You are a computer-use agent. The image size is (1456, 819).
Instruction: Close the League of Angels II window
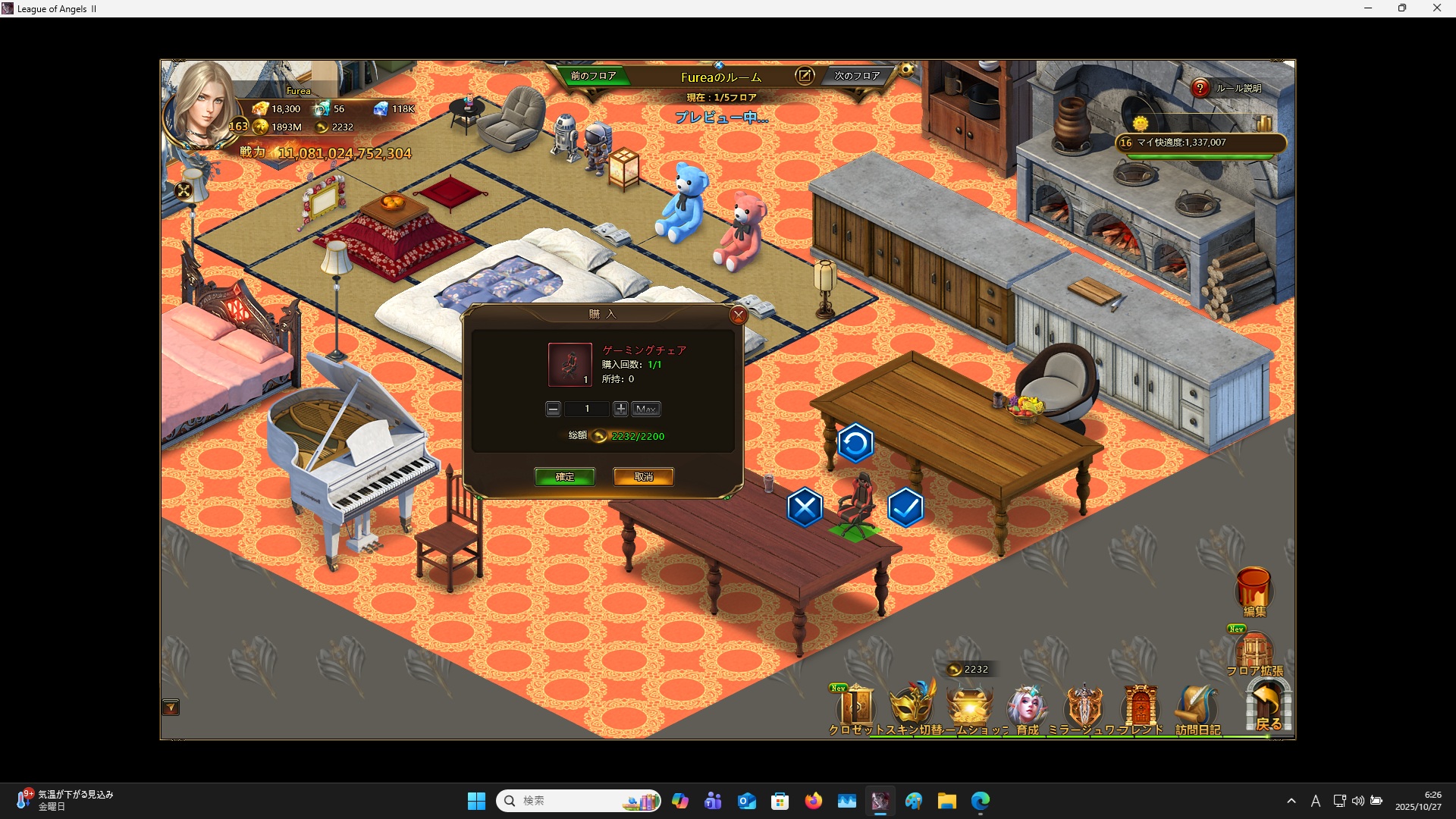pos(1436,8)
